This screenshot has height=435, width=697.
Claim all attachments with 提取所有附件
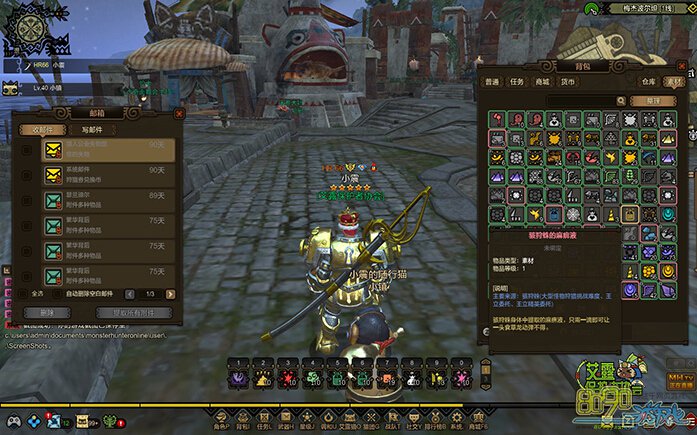pos(133,312)
